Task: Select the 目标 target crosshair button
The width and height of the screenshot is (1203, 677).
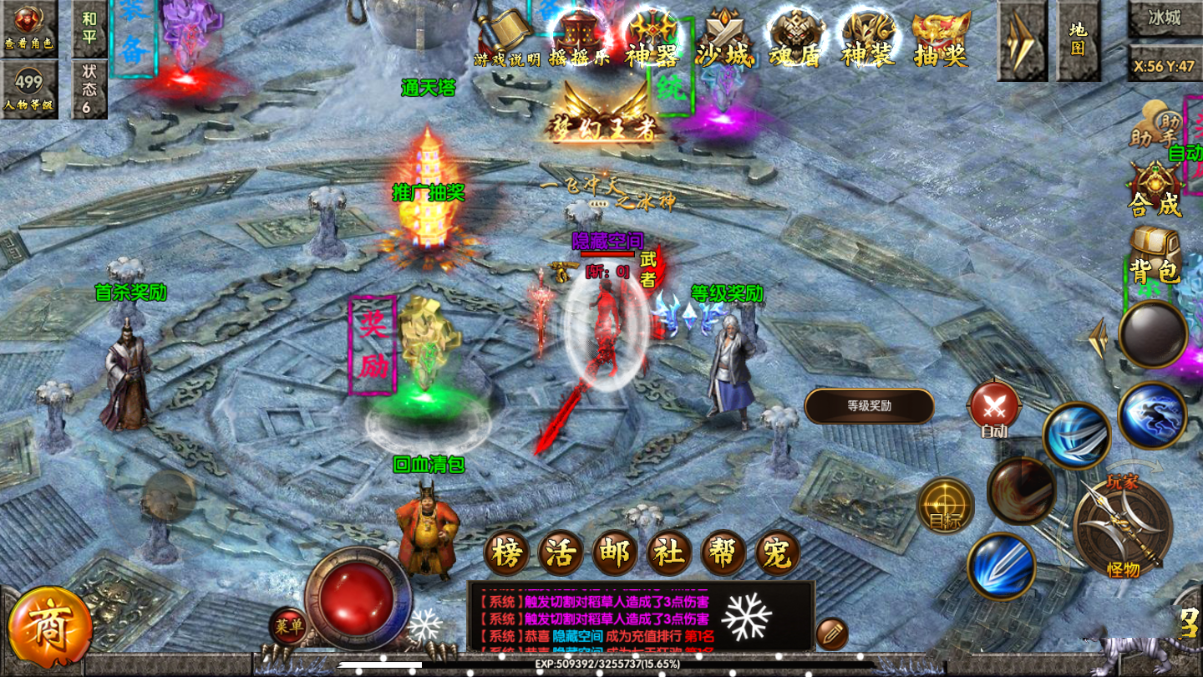Action: click(x=945, y=506)
